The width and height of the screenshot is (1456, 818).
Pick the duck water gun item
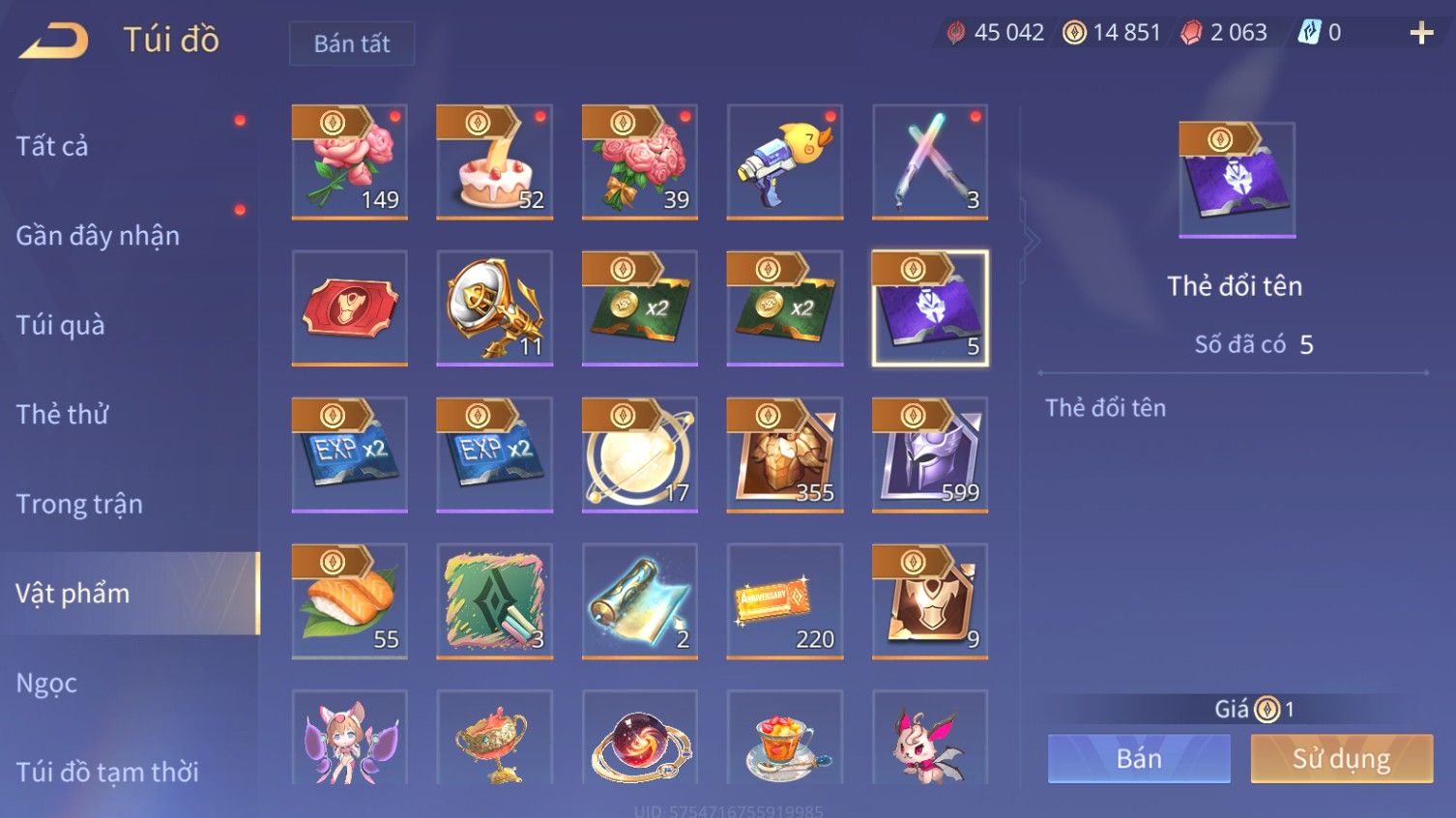click(x=785, y=161)
